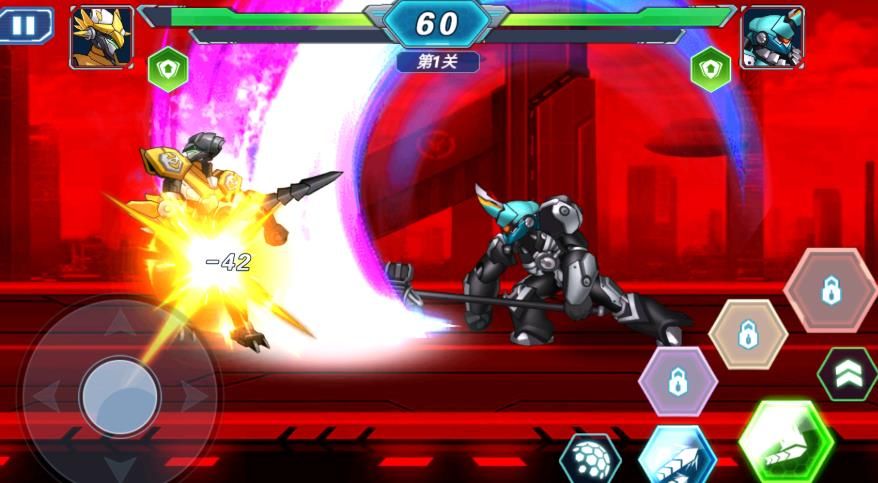Tap the golden mech player portrait
This screenshot has height=483, width=878.
tap(101, 38)
